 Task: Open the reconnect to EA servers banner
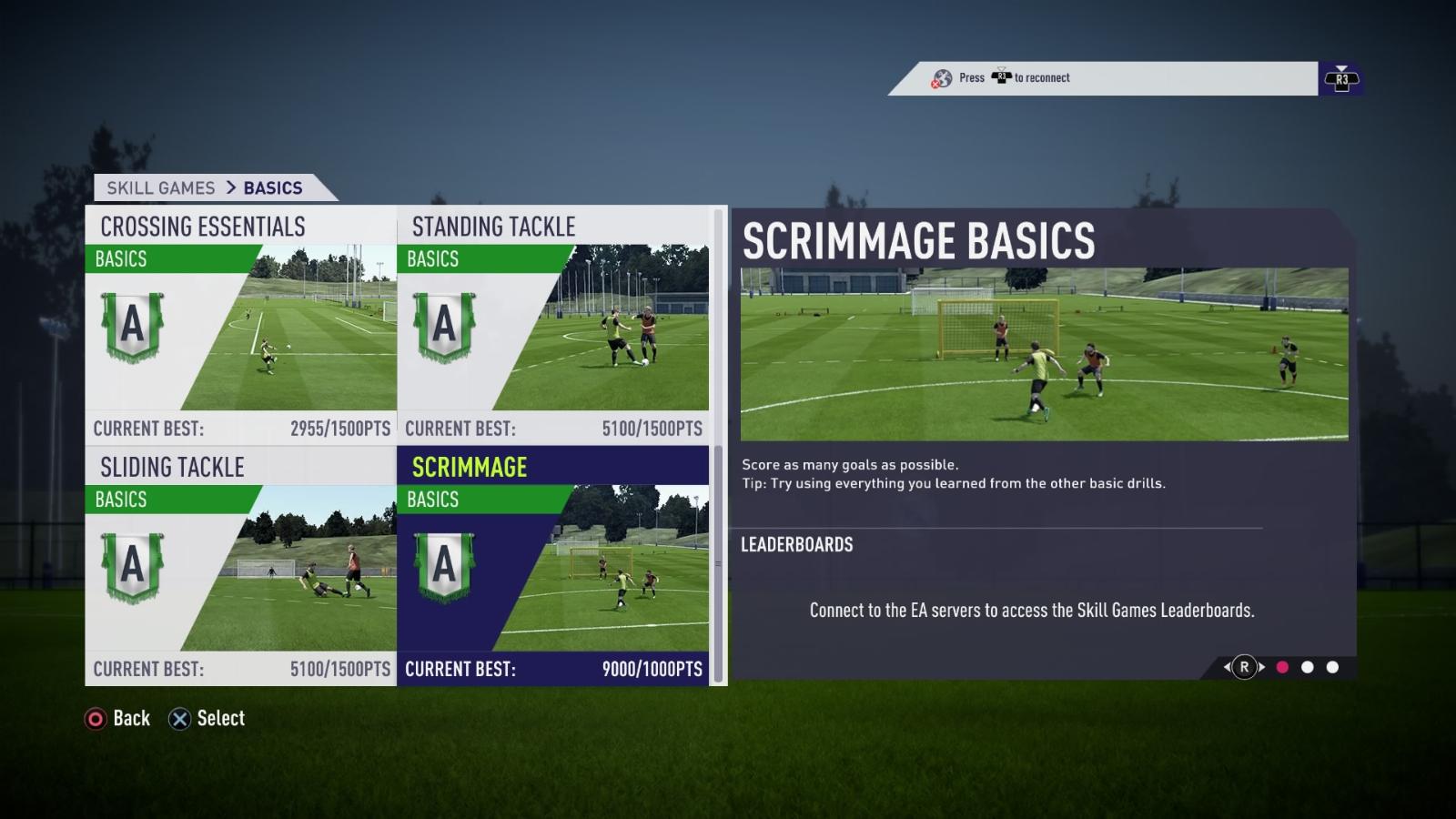pyautogui.click(x=1103, y=78)
